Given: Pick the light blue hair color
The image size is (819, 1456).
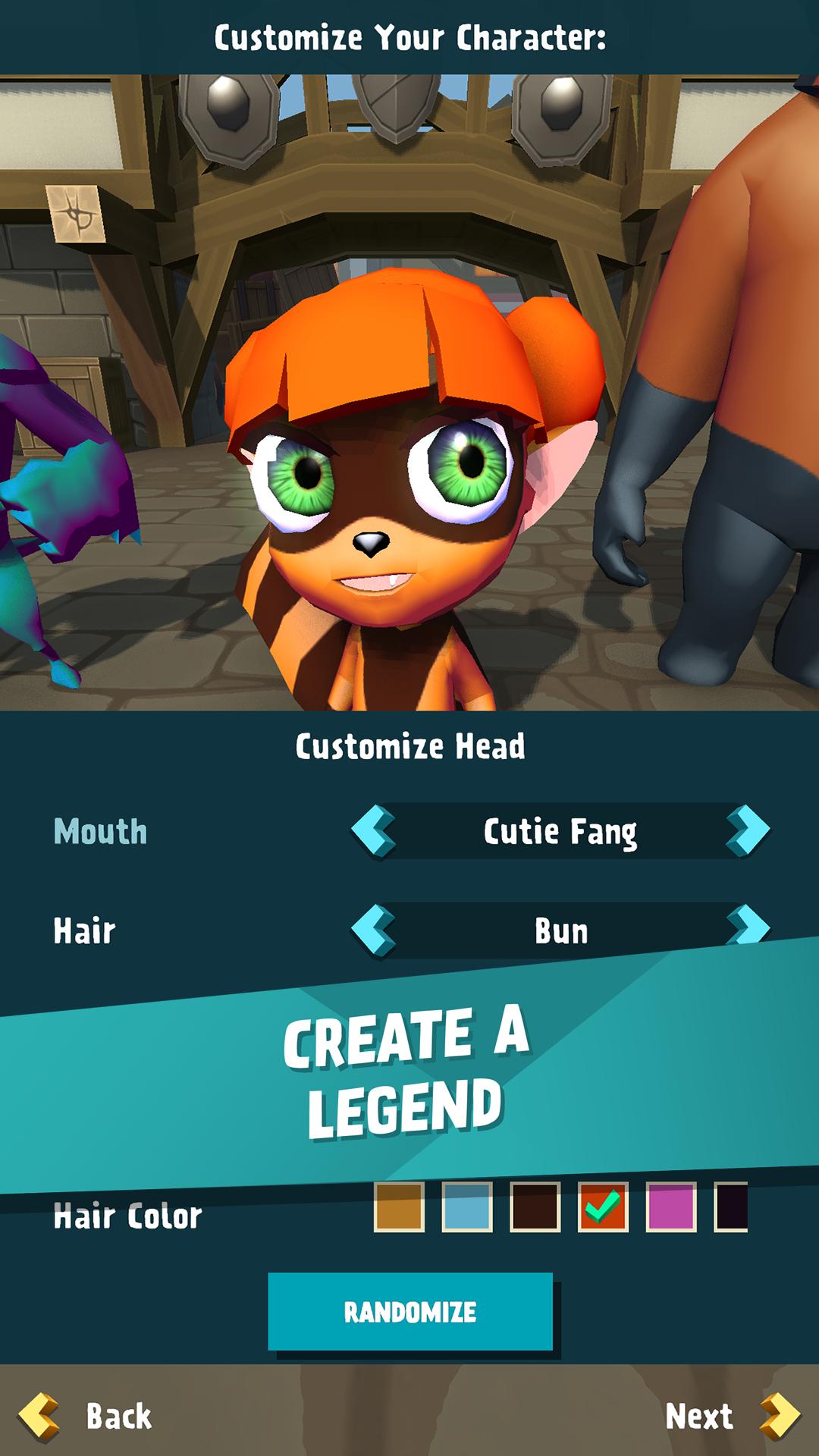Looking at the screenshot, I should click(x=467, y=1207).
